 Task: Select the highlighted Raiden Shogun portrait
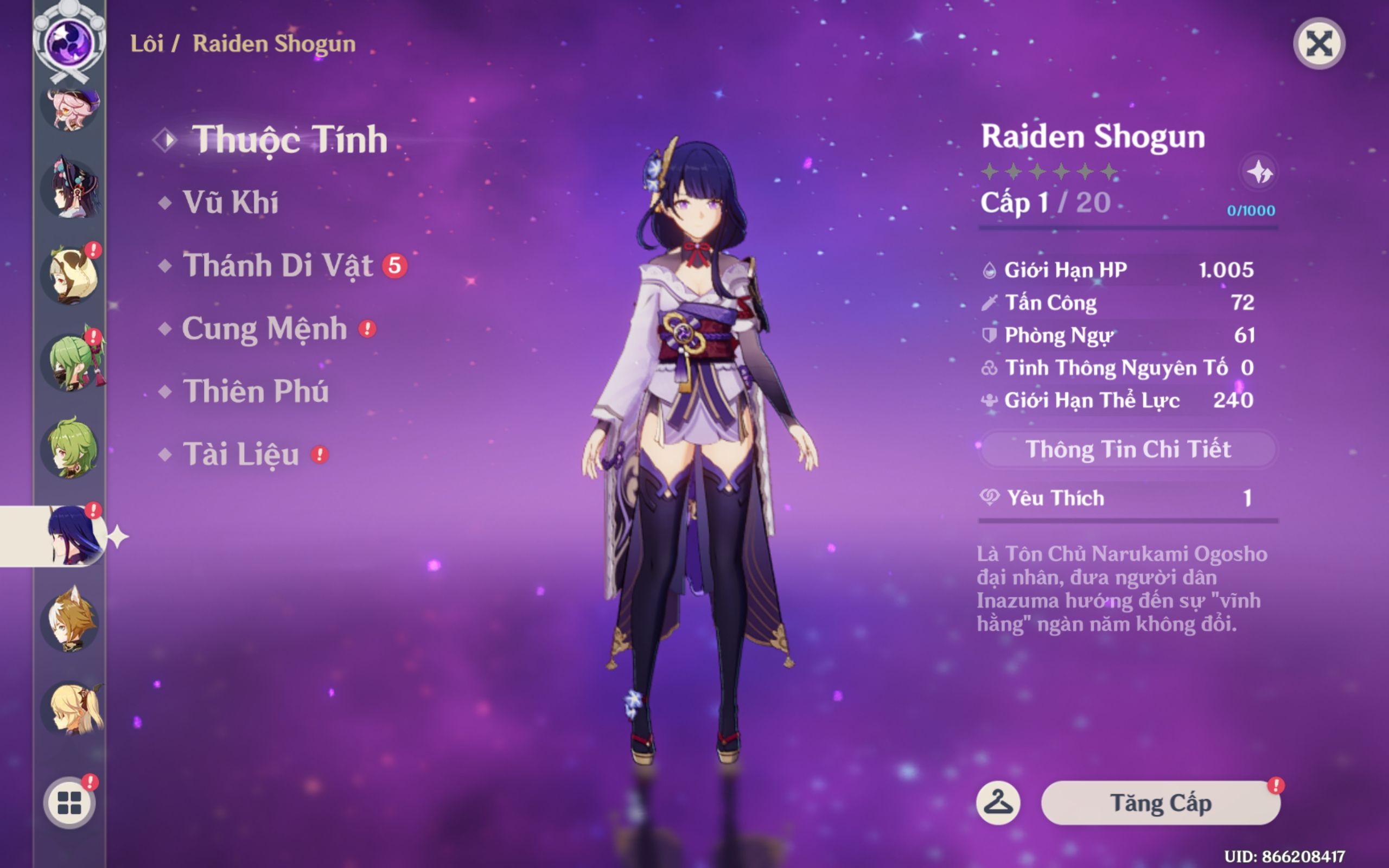tap(71, 535)
